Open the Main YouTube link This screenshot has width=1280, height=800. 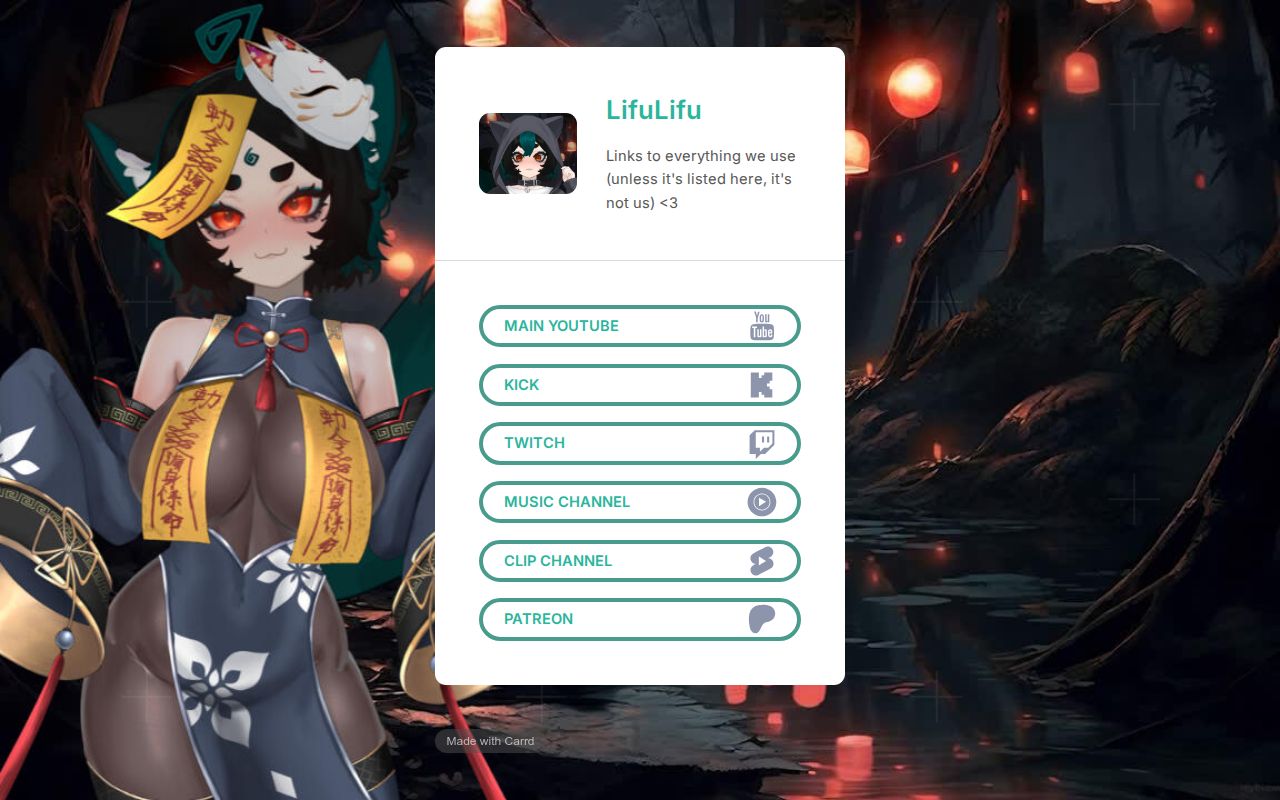(x=640, y=325)
